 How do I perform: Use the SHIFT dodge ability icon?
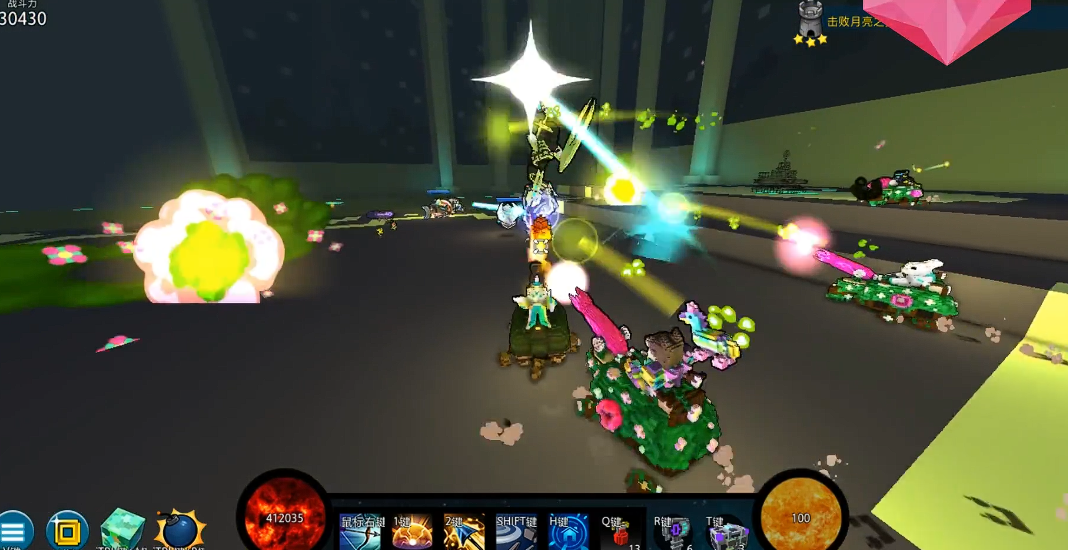click(516, 534)
